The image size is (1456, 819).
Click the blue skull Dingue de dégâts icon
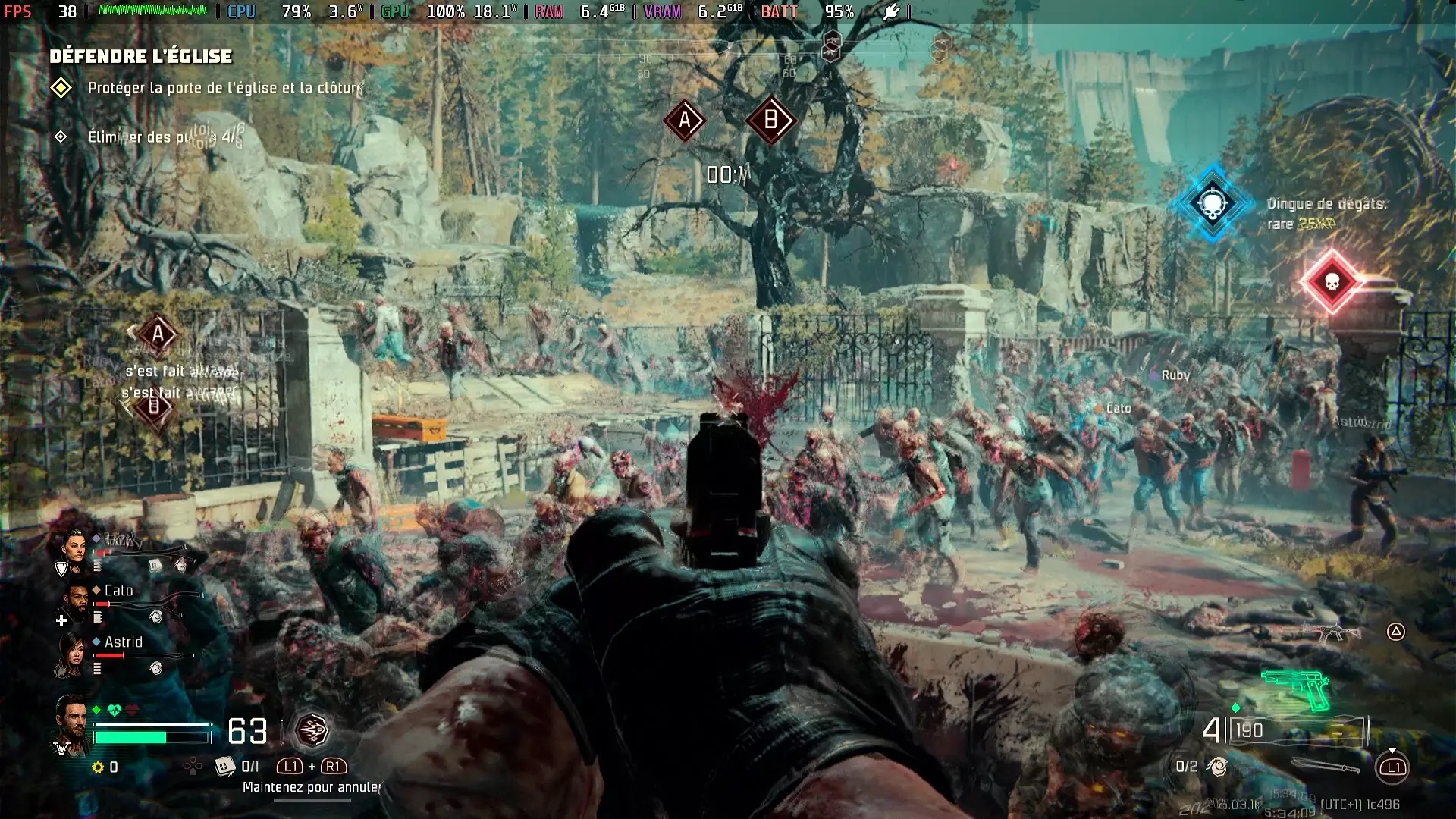point(1213,203)
